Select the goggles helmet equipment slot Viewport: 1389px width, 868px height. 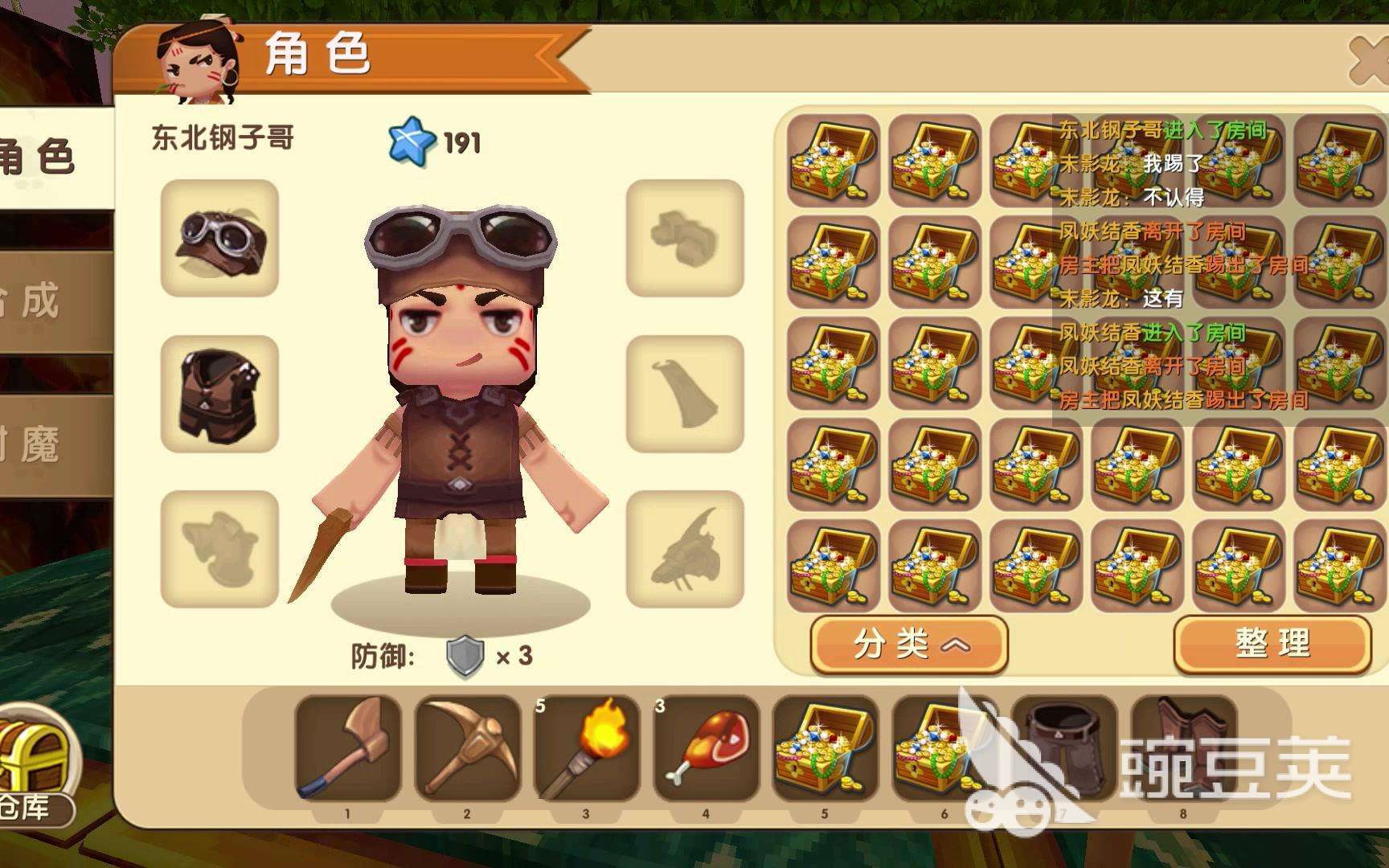tap(219, 238)
